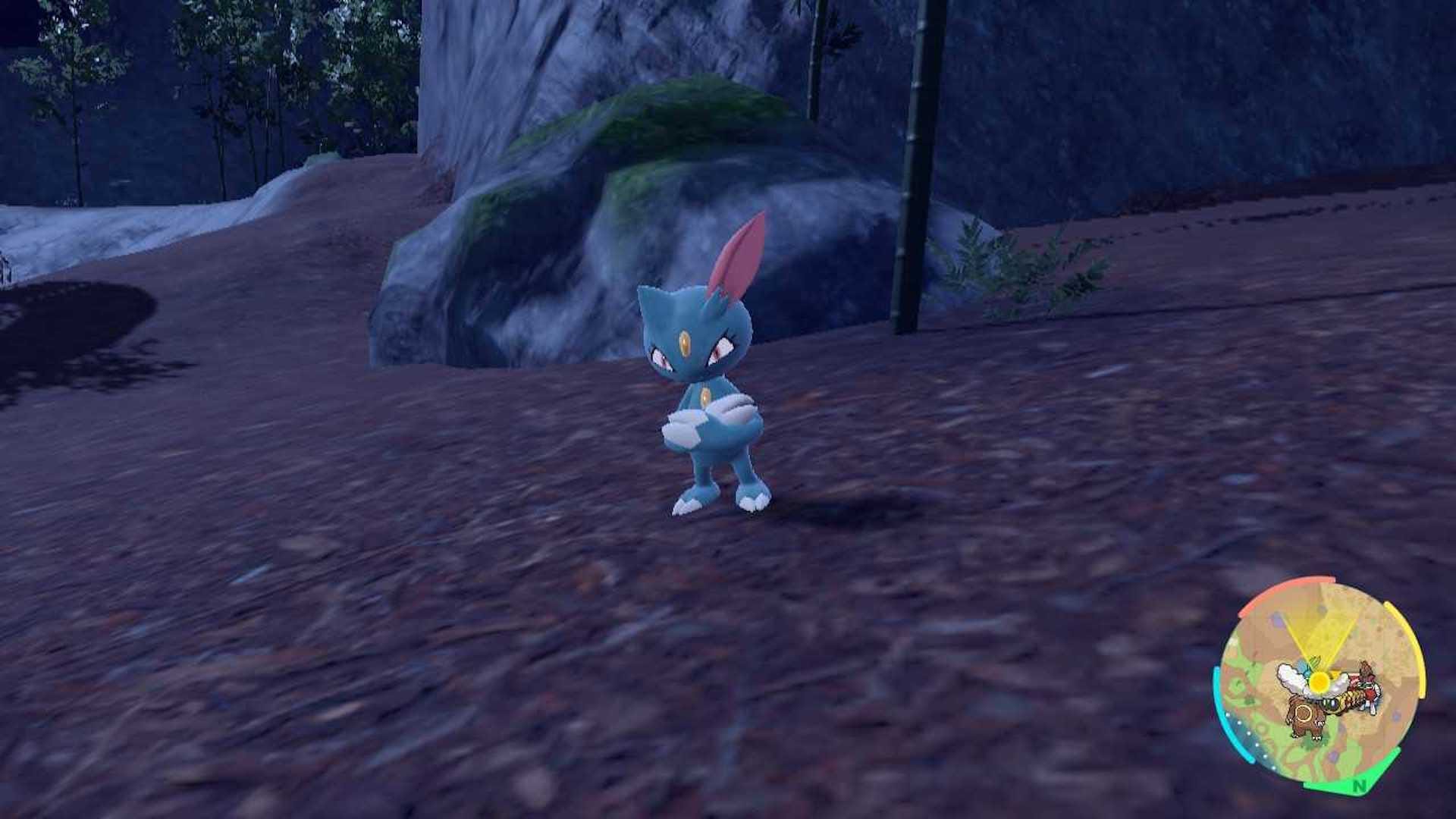Click the yellow player position beacon on the minimap
The image size is (1456, 819).
1320,682
